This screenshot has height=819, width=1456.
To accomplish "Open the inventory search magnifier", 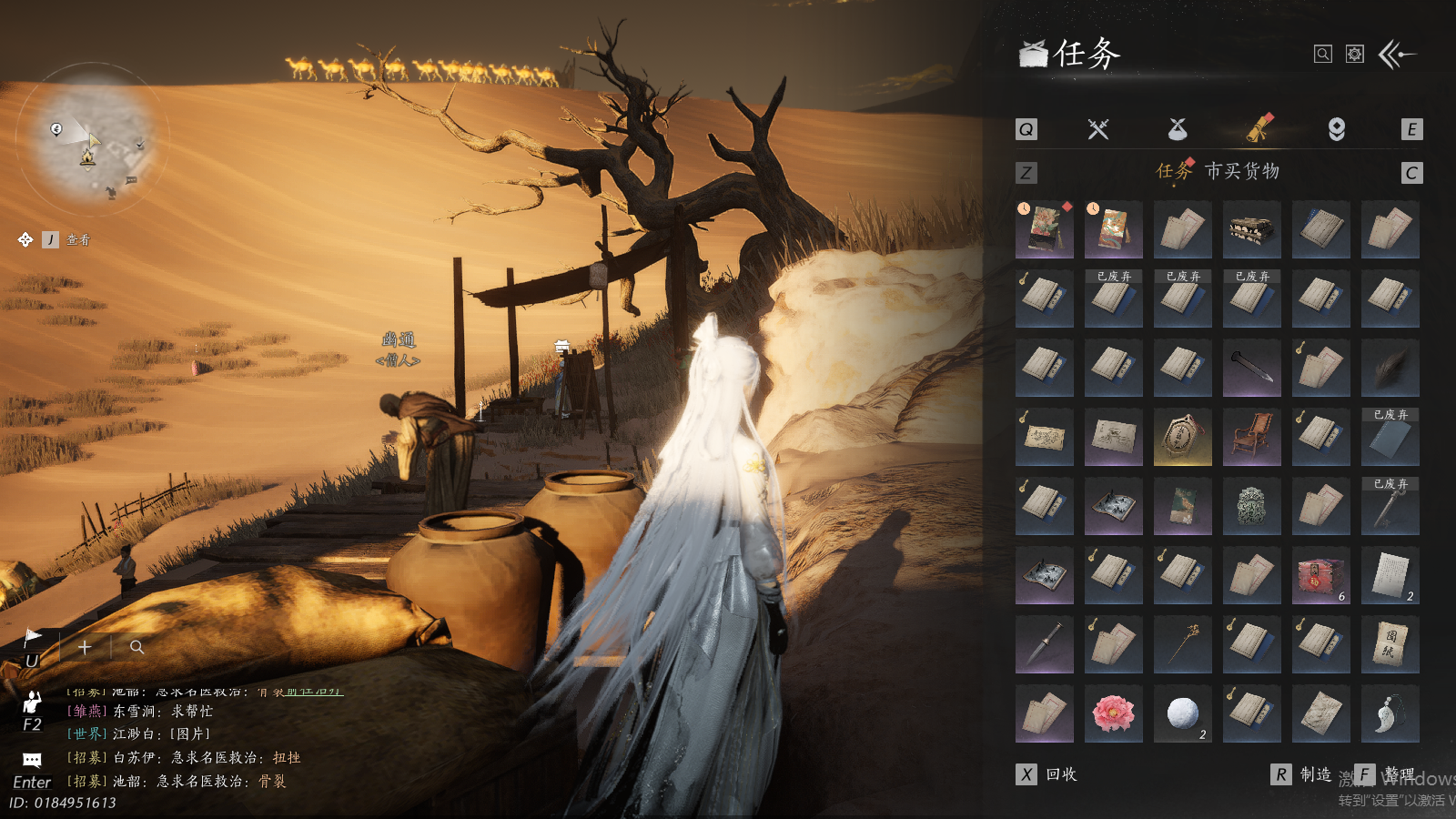I will [1323, 55].
